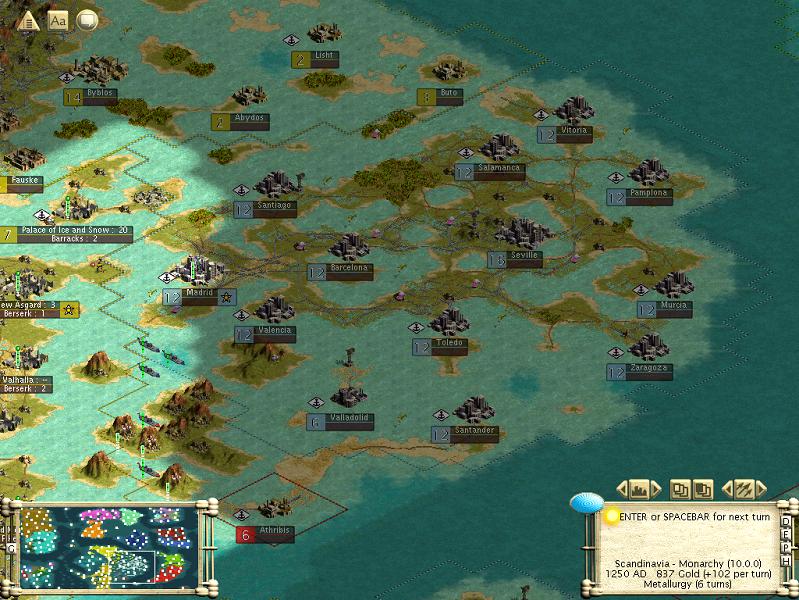Viewport: 799px width, 600px height.
Task: Open the Civilopedia with the Aa button
Action: [x=57, y=19]
